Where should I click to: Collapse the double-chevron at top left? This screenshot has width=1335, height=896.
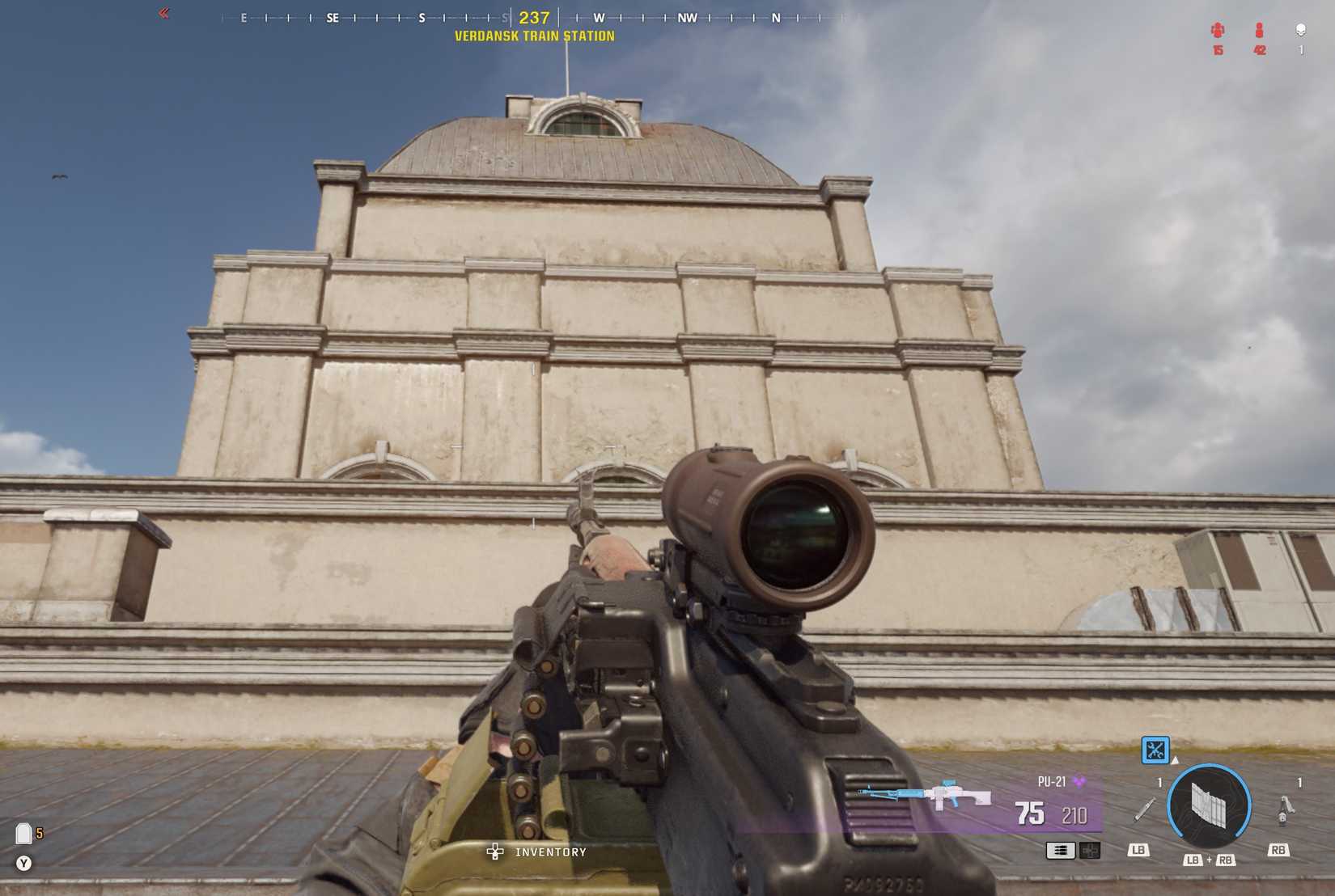click(164, 13)
